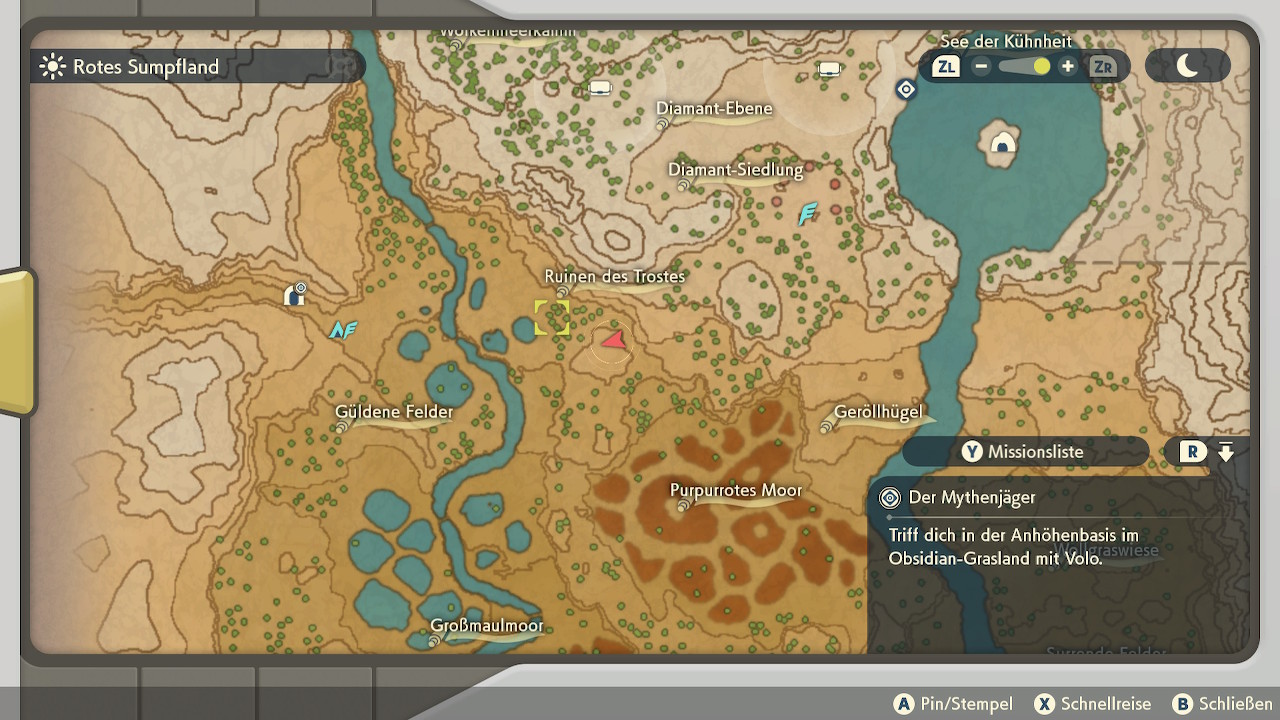Viewport: 1280px width, 720px height.
Task: Open the yellow side tab
Action: [x=17, y=342]
